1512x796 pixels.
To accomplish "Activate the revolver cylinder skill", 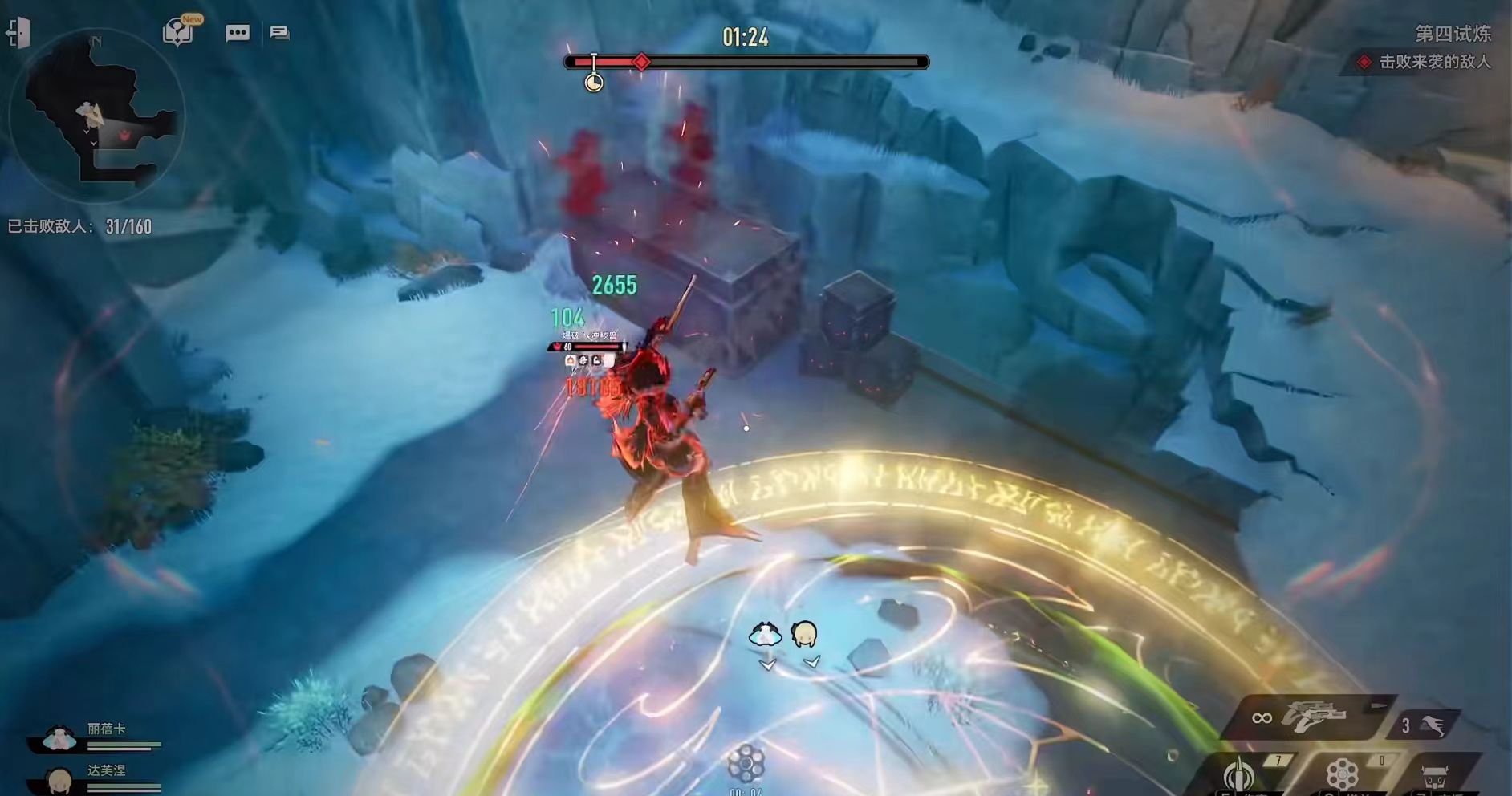I will click(1342, 775).
